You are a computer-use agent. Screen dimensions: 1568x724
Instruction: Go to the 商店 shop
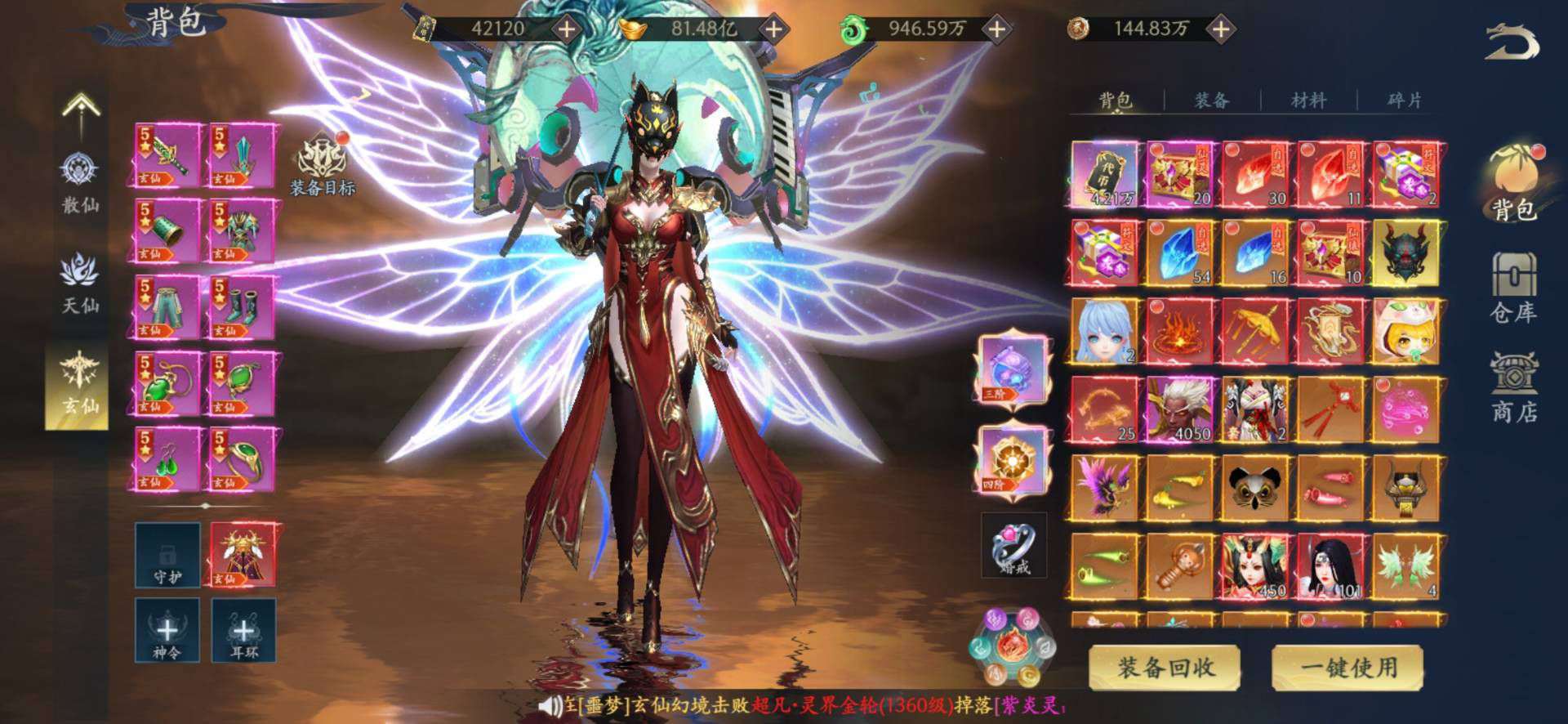pos(1513,387)
